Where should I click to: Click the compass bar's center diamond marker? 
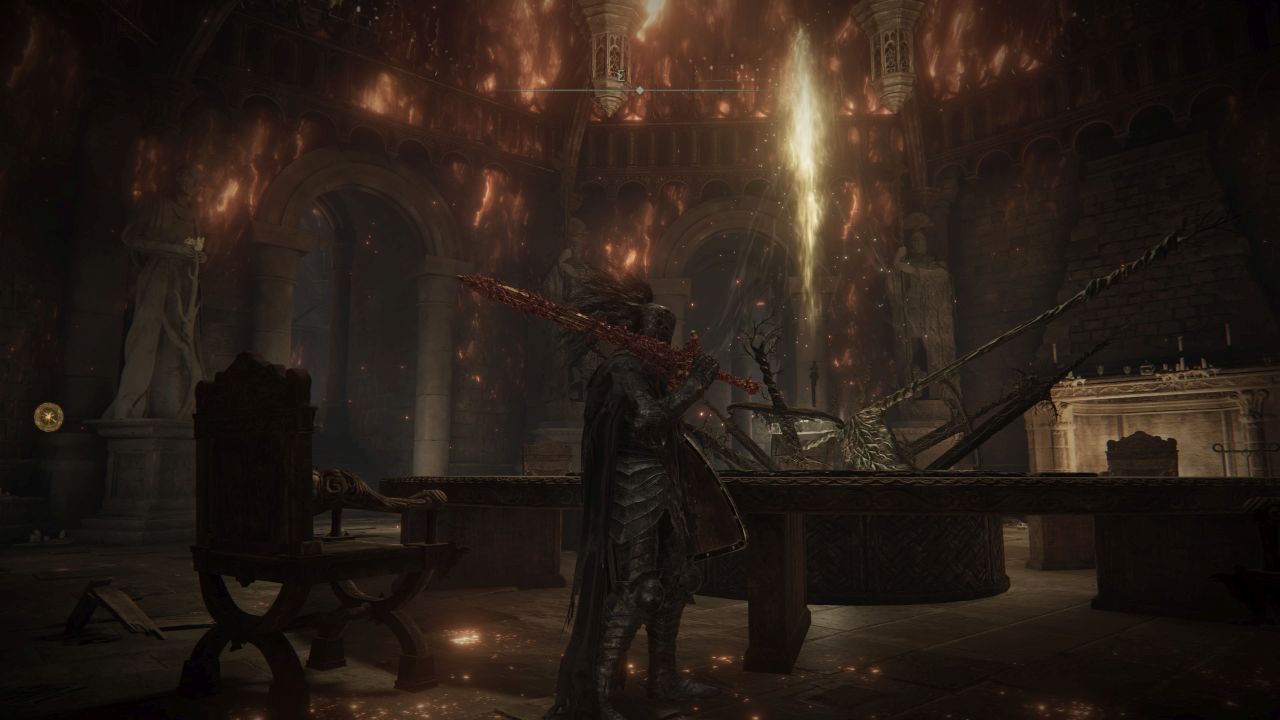point(640,90)
